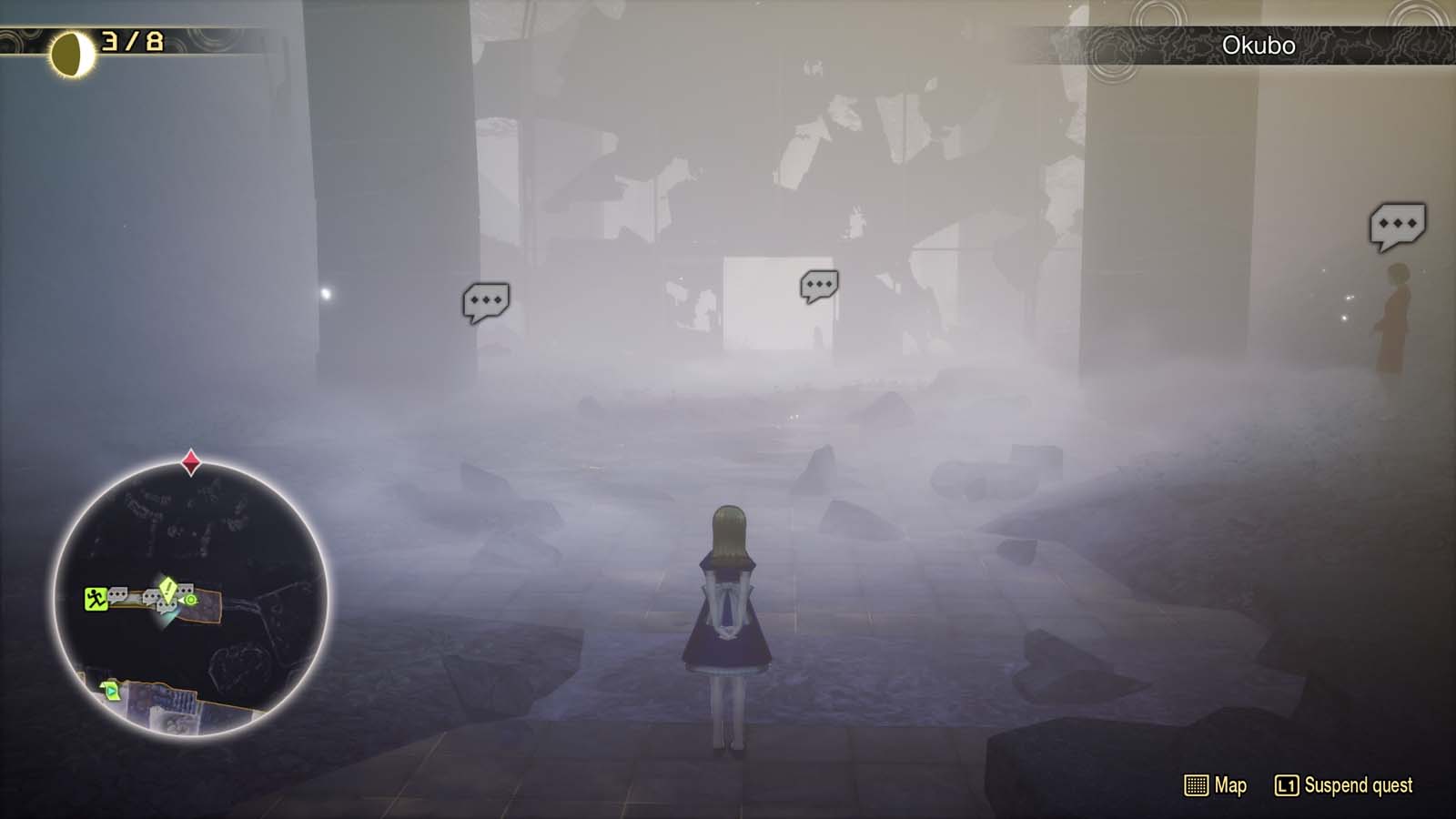Click a gray speech-bubble NPC icon on the minimap
Image resolution: width=1456 pixels, height=819 pixels.
point(118,594)
